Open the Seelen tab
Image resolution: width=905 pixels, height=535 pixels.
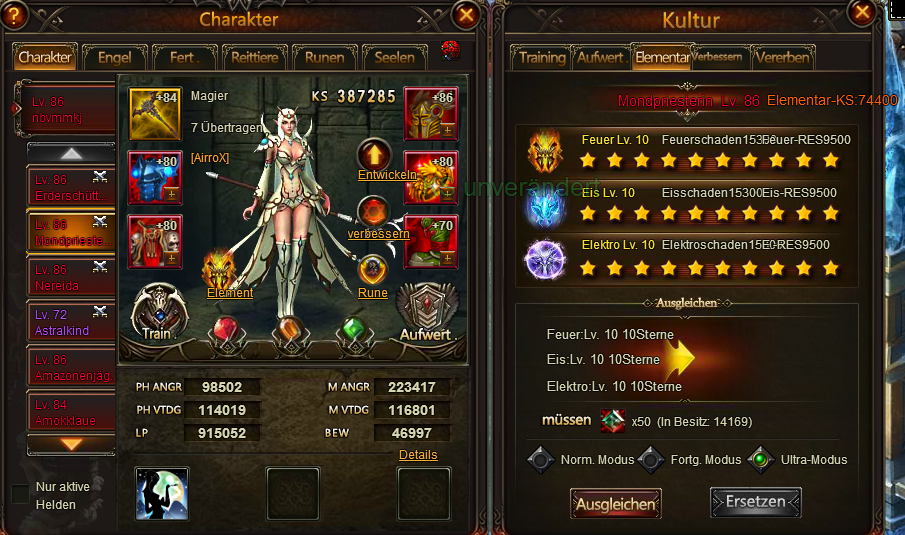click(x=394, y=57)
